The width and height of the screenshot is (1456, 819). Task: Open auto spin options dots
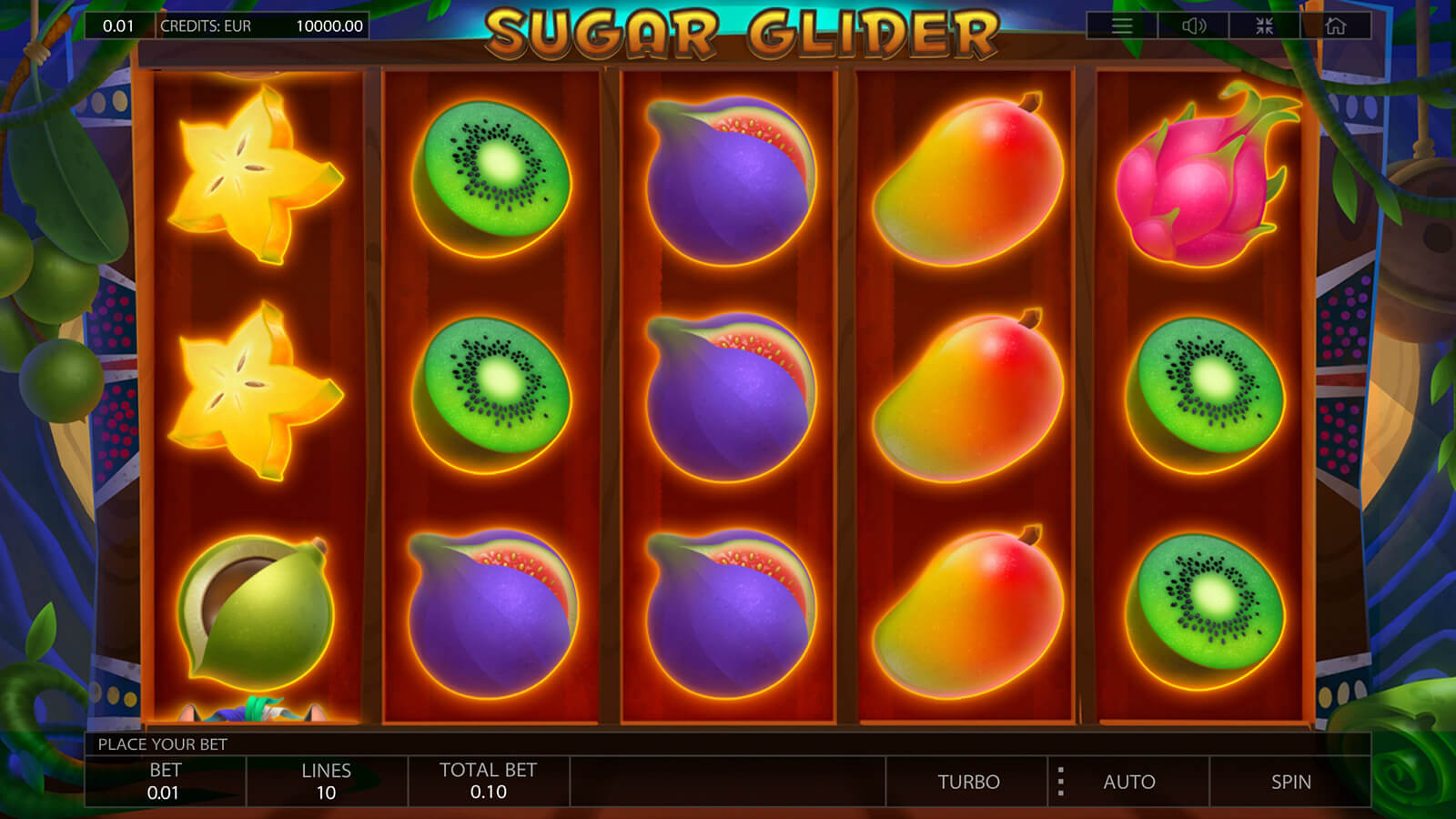[x=1060, y=782]
